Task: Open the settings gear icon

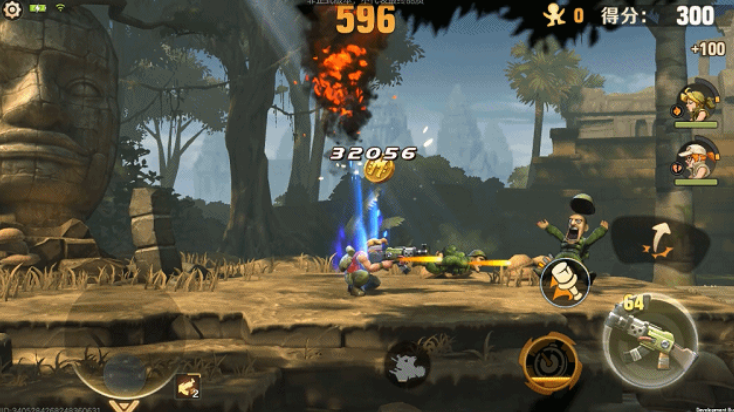Action: [13, 11]
